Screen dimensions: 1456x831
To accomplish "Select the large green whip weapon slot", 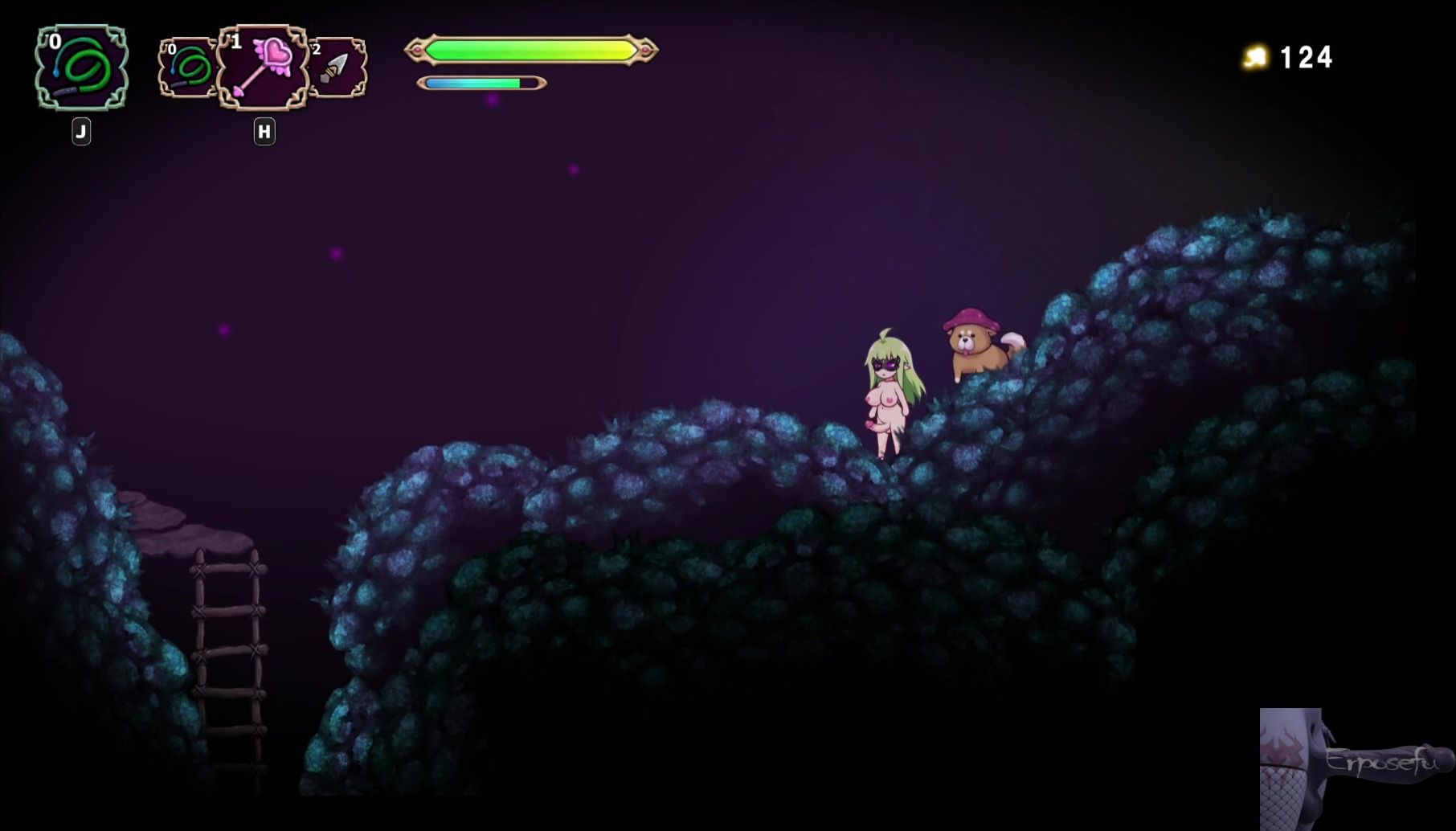I will (x=81, y=68).
